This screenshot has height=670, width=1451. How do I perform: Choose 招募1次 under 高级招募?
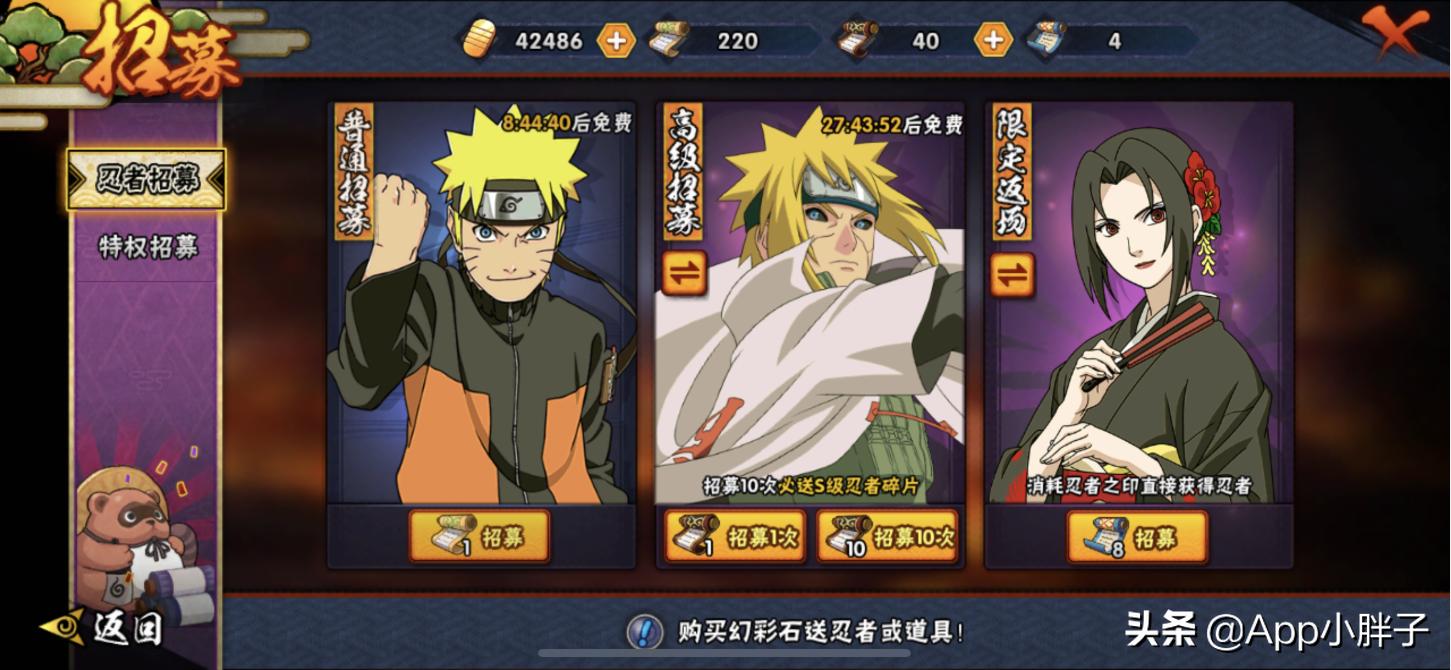point(735,537)
